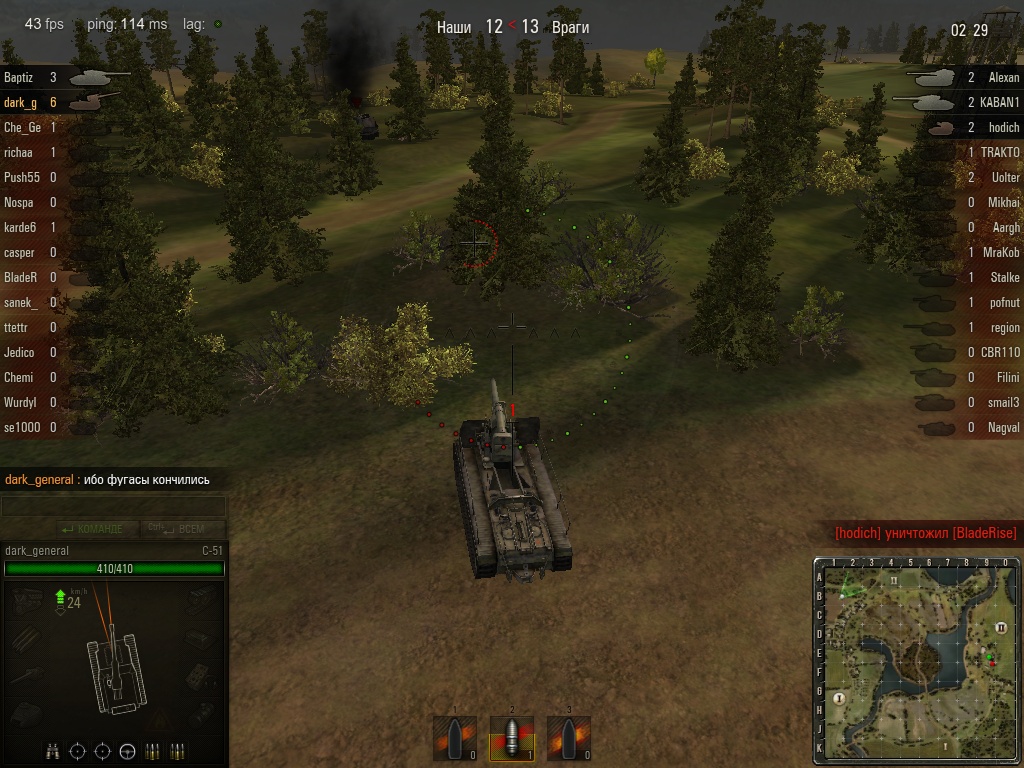The width and height of the screenshot is (1024, 768).
Task: Select player Jedico in the allied team list
Action: pyautogui.click(x=20, y=352)
